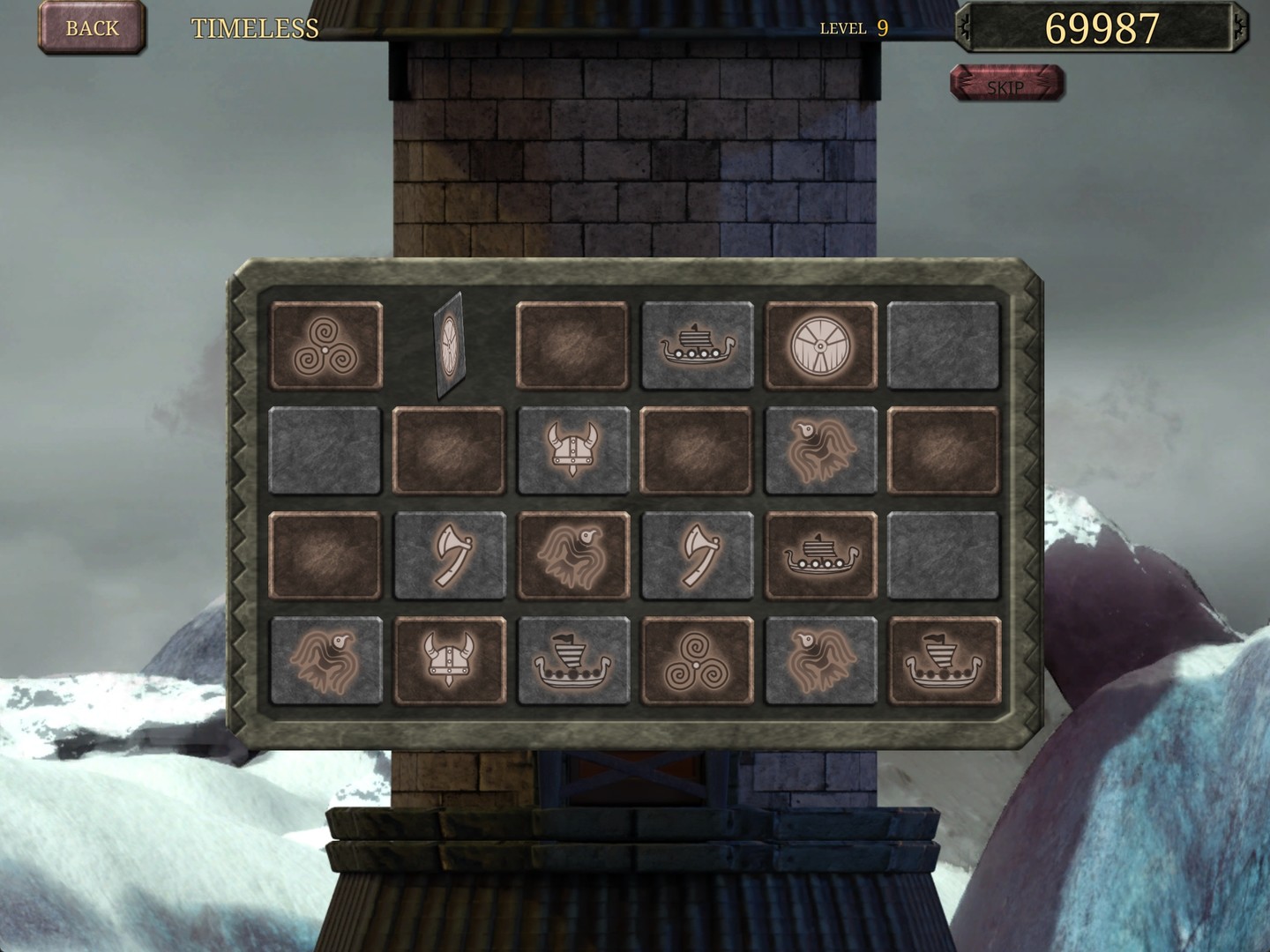
Task: Select the triskele spiral card in top row
Action: (326, 346)
